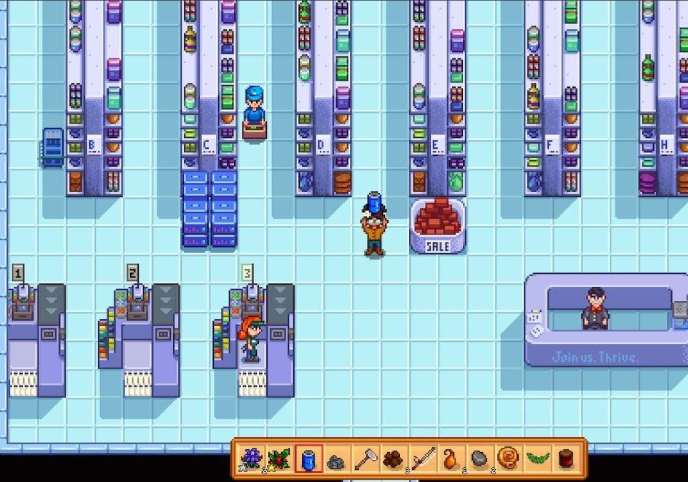This screenshot has height=482, width=688.
Task: Select the dark red jar slot
Action: click(568, 459)
